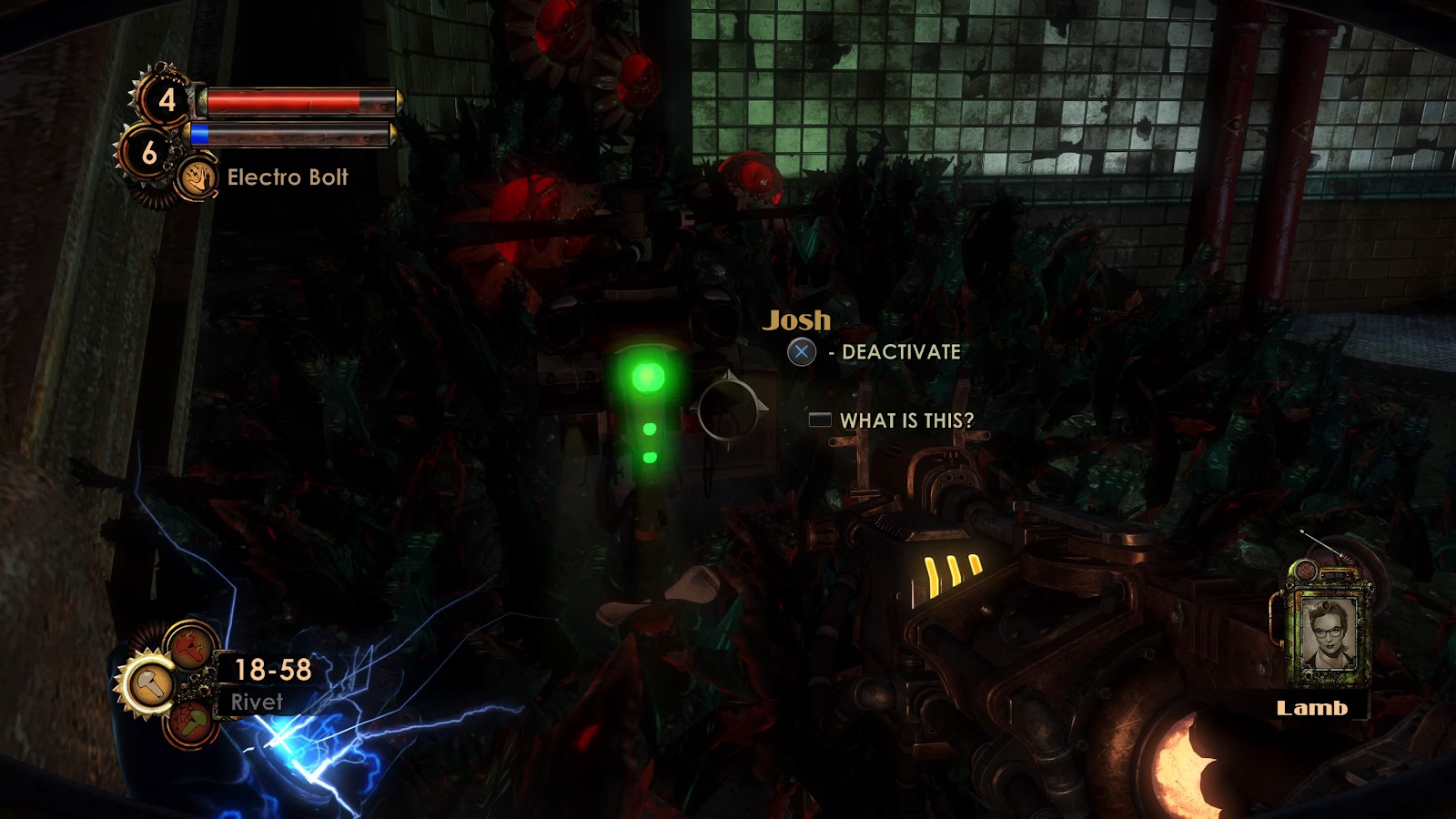Switch to the red heavy rivet ammo
This screenshot has height=819, width=1456.
click(x=191, y=647)
